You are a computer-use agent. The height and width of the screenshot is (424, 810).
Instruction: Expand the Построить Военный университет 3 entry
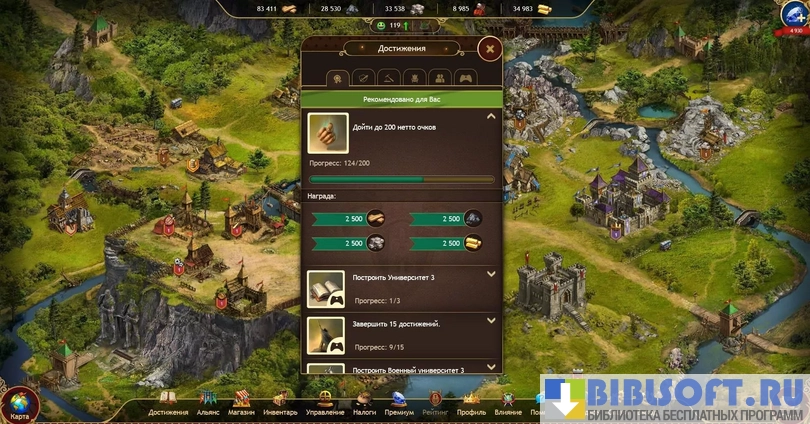490,368
